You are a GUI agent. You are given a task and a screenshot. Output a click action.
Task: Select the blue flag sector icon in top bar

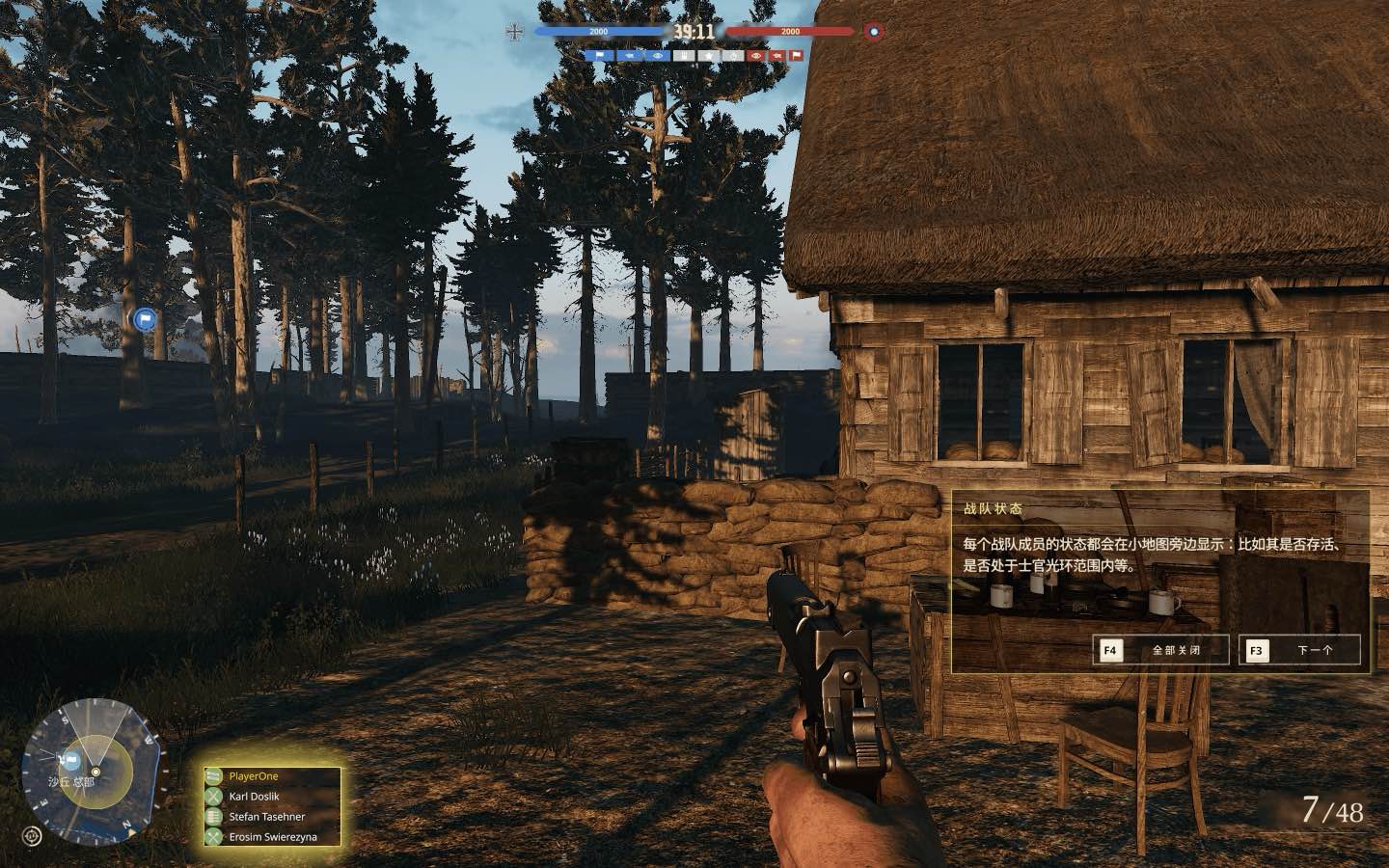[598, 56]
